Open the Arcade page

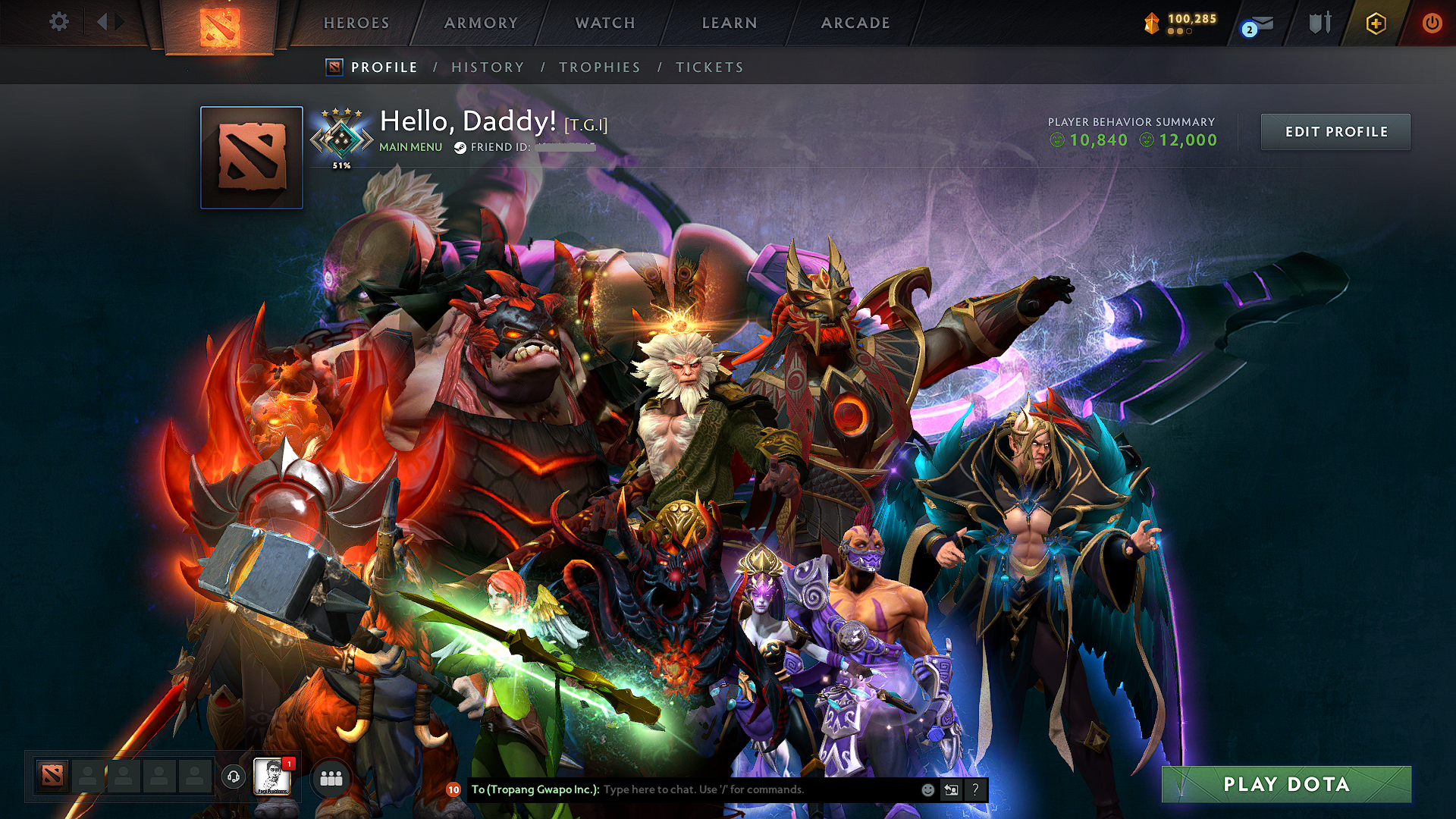(855, 23)
